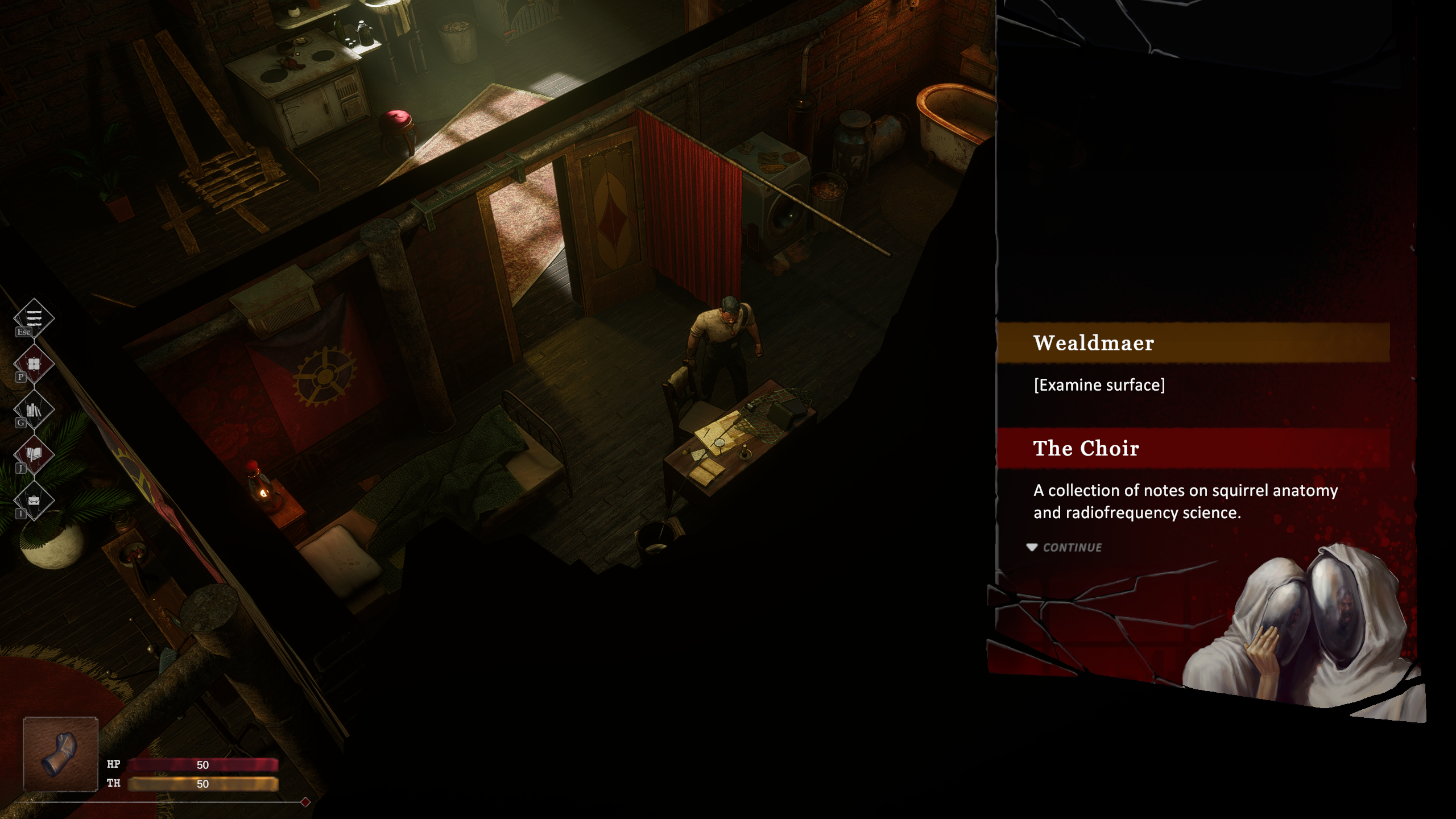The image size is (1456, 819).
Task: Select the equipped fist weapon slot
Action: [60, 754]
